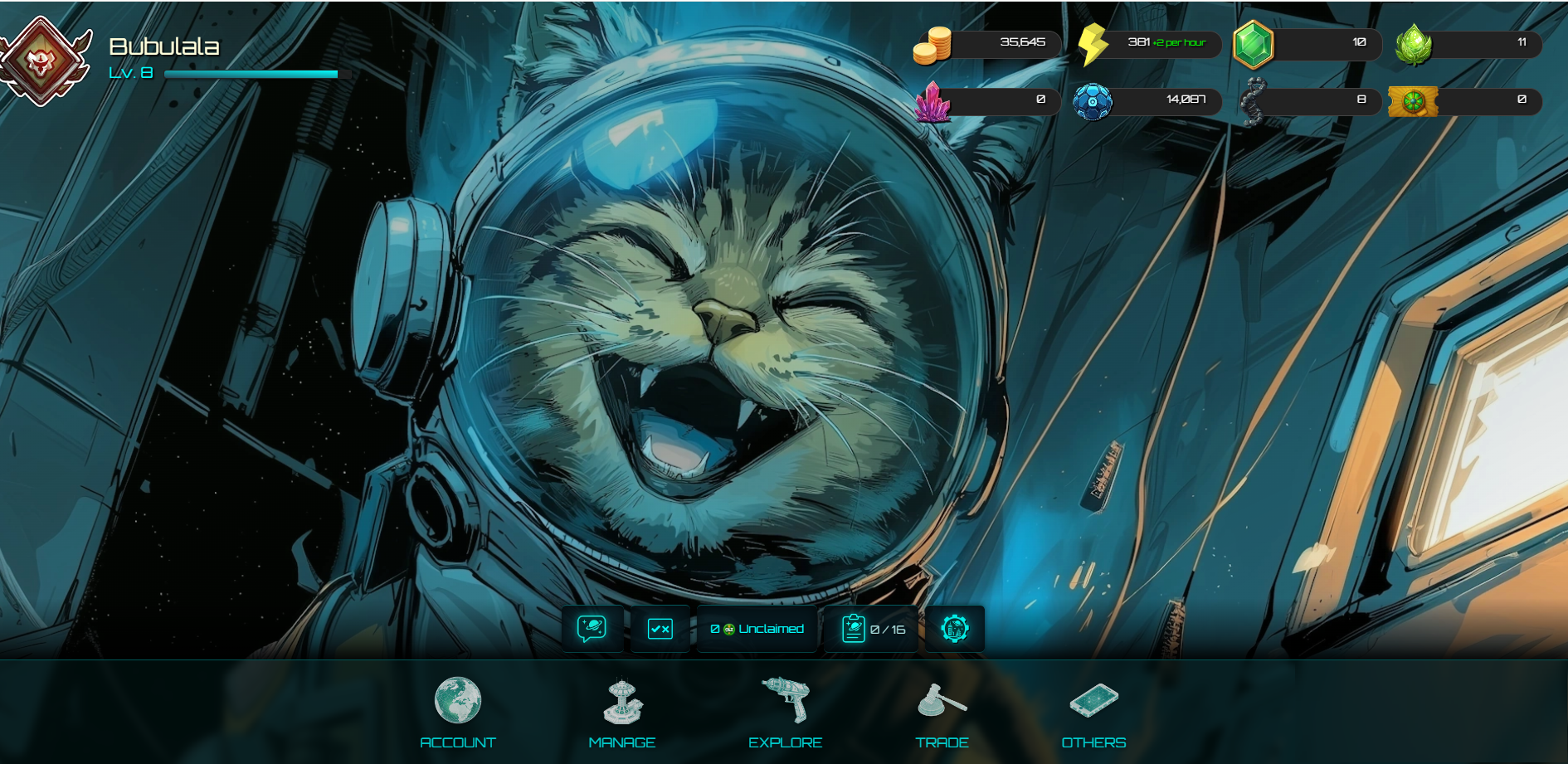
Task: Click the green leafy bud resource icon
Action: [x=1414, y=44]
